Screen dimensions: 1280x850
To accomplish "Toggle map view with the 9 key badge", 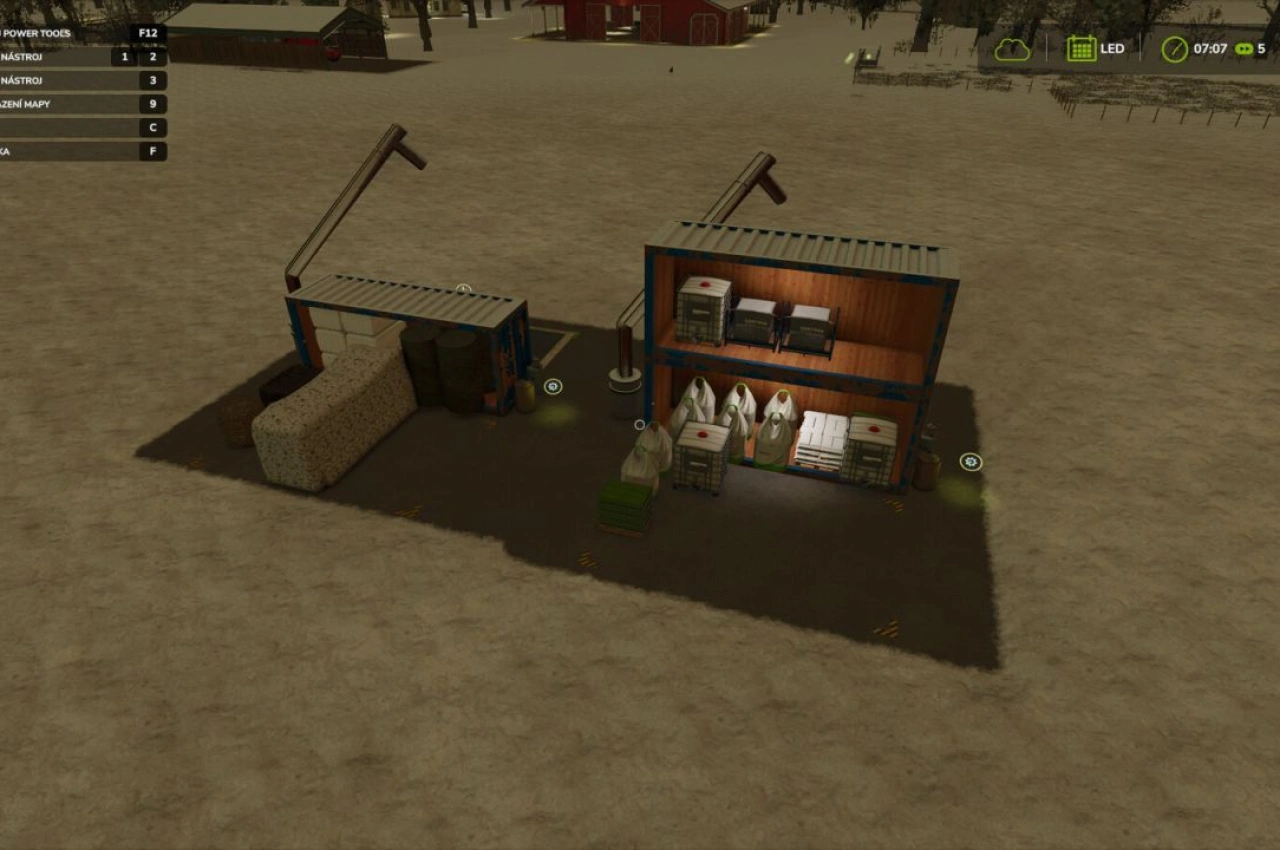I will pos(151,103).
